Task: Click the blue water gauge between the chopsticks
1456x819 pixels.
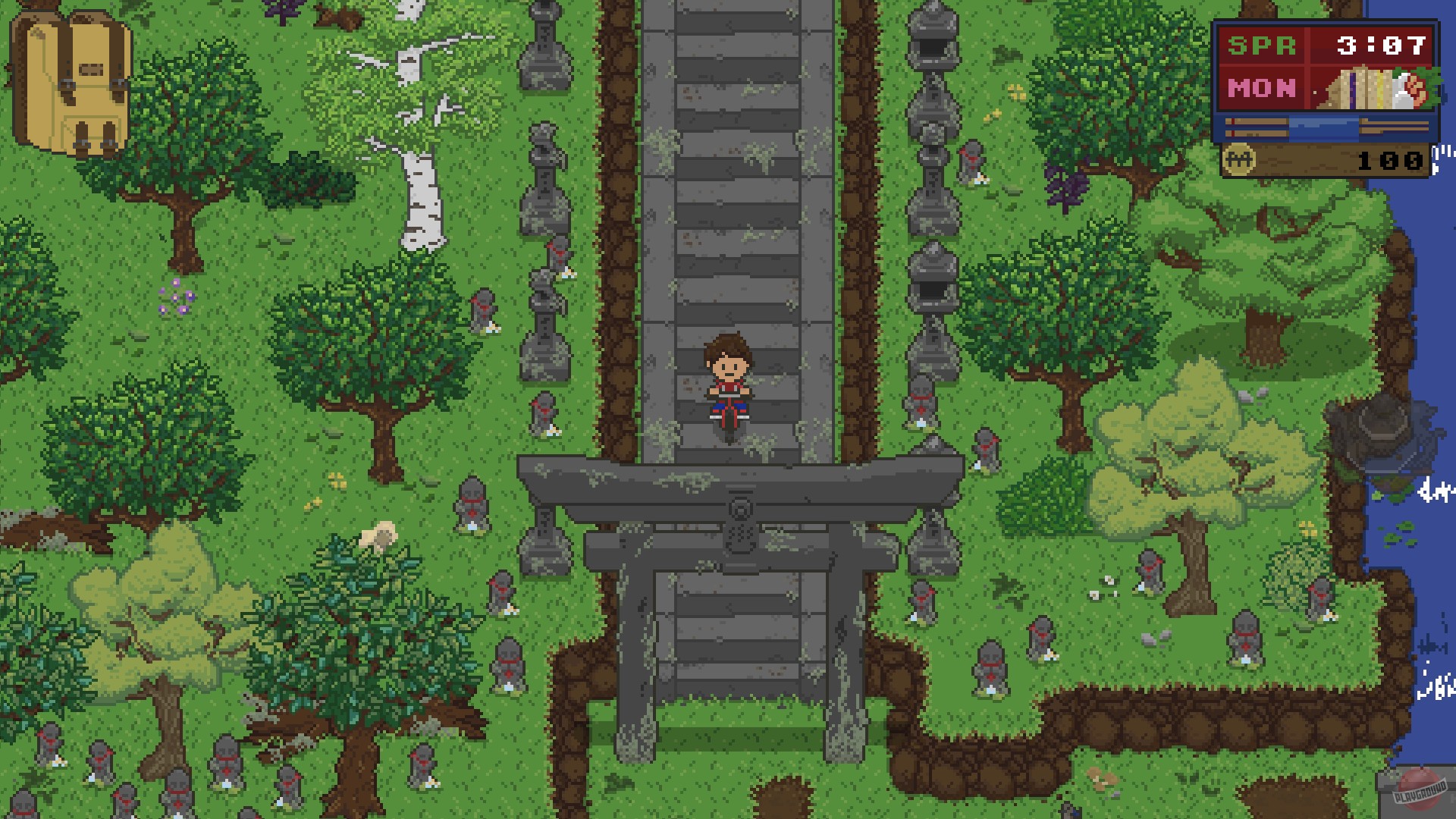Action: point(1324,127)
